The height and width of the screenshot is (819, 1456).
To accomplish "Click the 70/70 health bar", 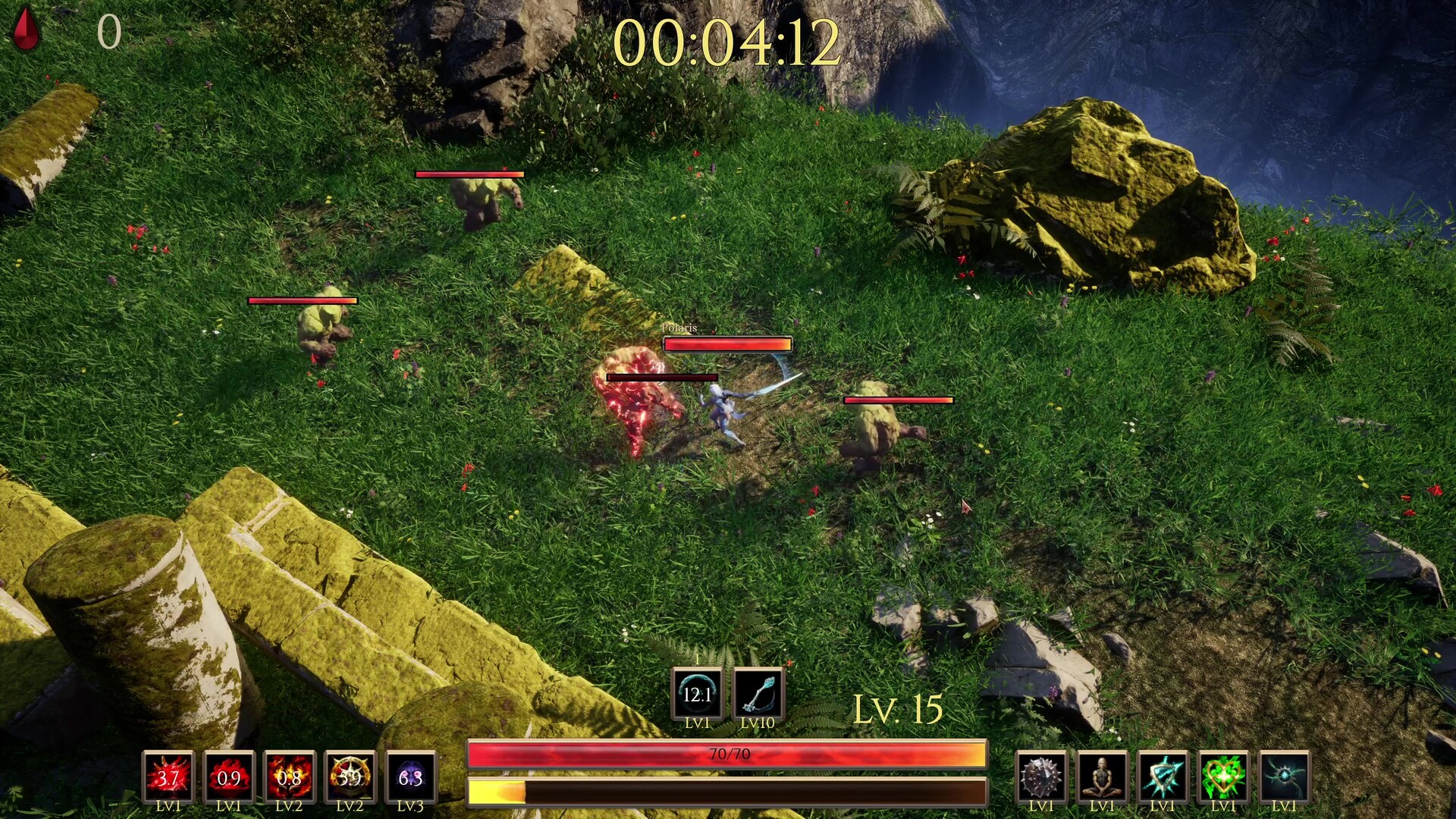I will coord(726,754).
